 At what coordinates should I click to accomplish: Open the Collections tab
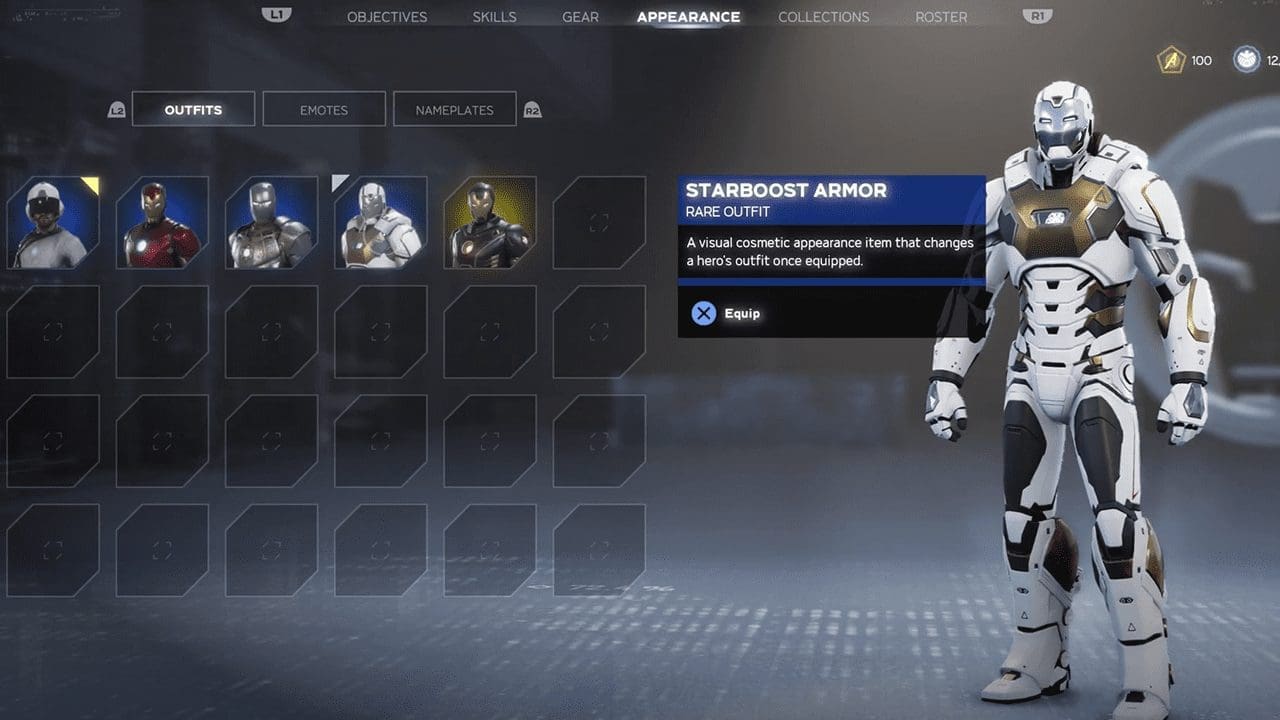(823, 17)
